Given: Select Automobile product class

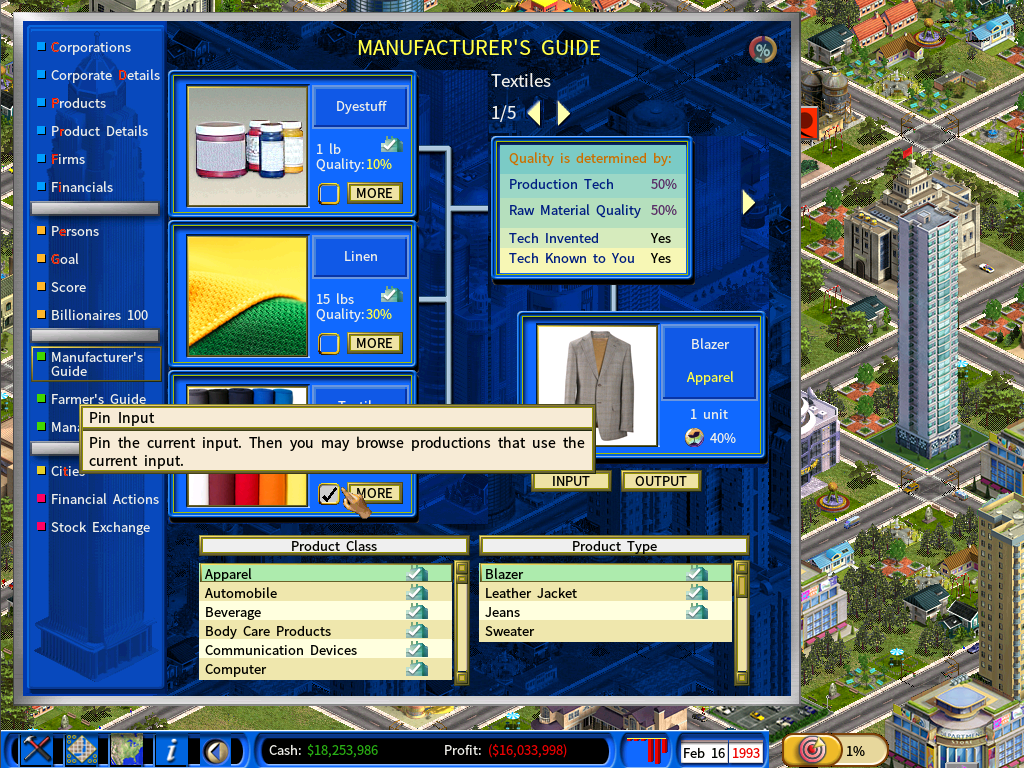Looking at the screenshot, I should pyautogui.click(x=241, y=593).
